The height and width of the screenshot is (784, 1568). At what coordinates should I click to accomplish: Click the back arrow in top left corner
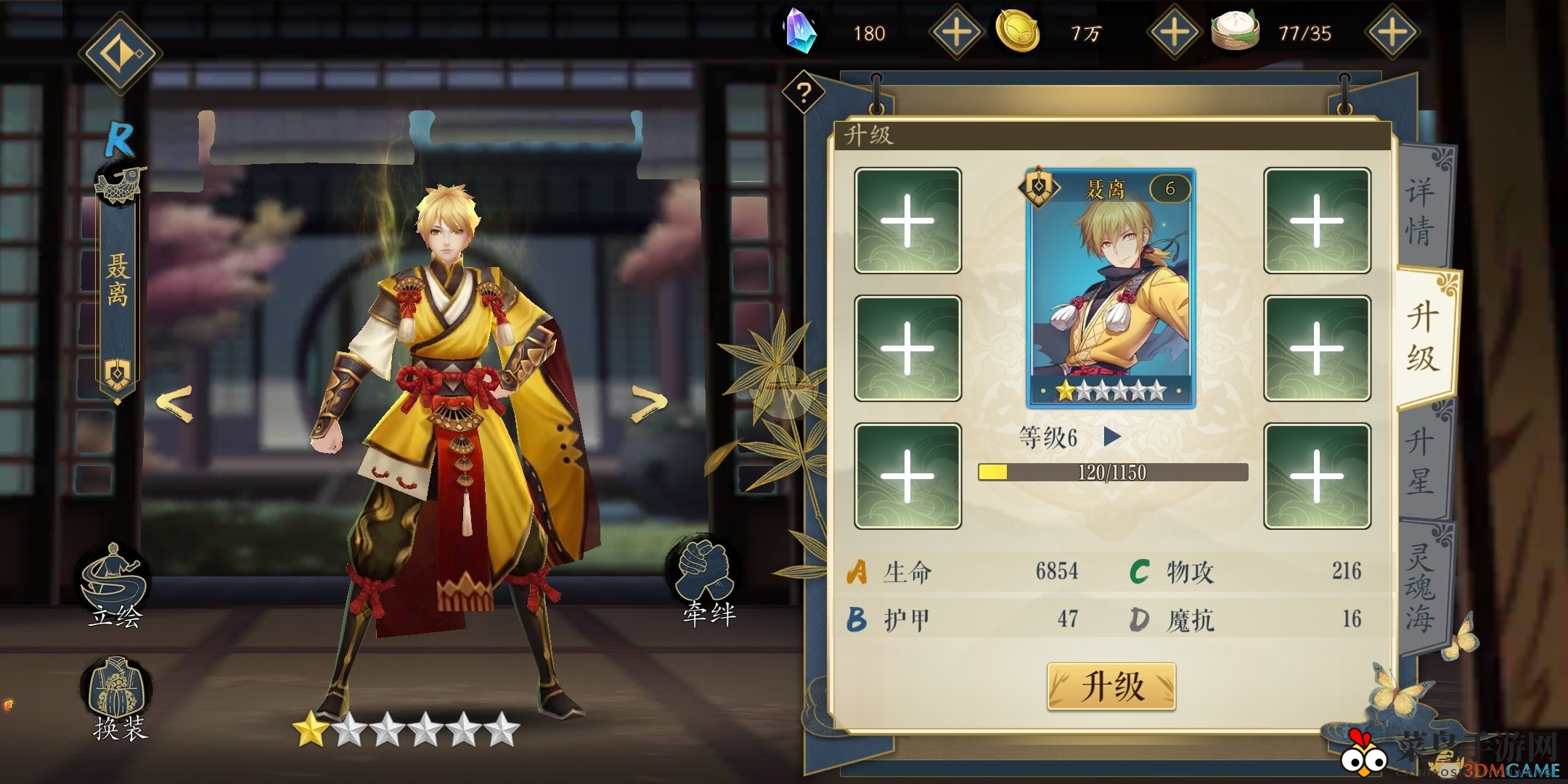click(x=121, y=52)
